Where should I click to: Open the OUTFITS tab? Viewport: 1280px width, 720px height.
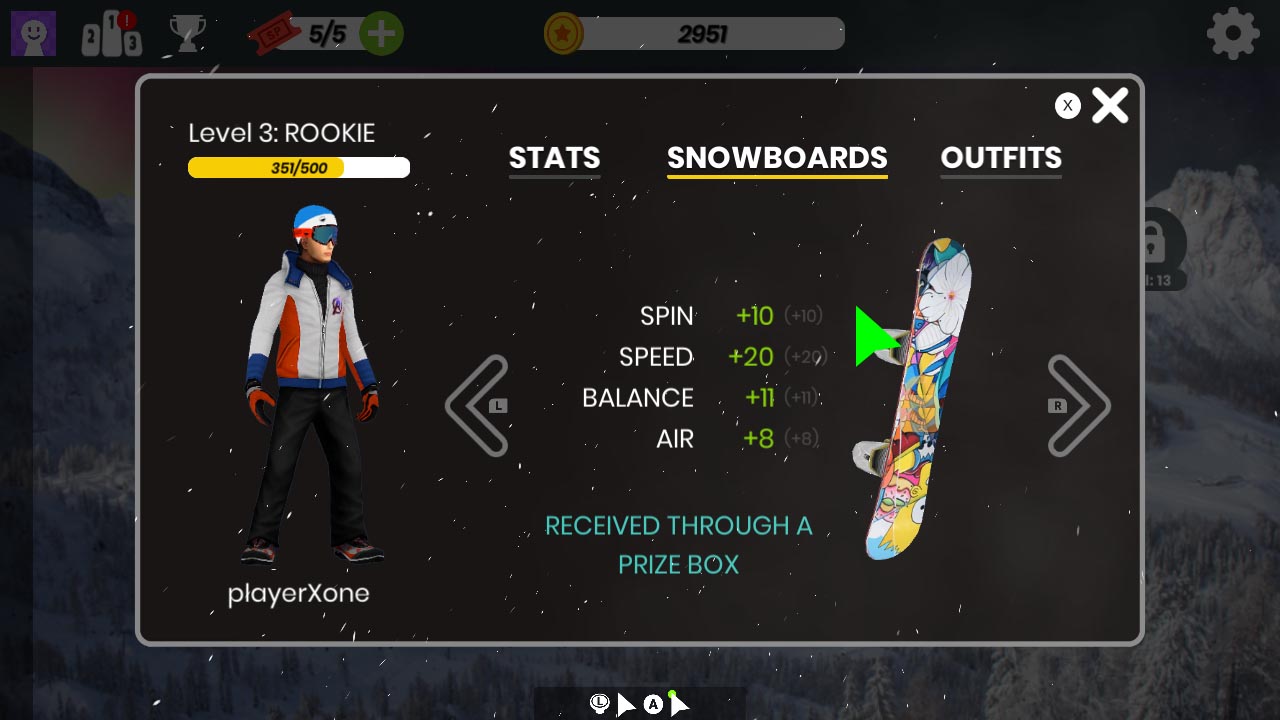(x=1001, y=158)
